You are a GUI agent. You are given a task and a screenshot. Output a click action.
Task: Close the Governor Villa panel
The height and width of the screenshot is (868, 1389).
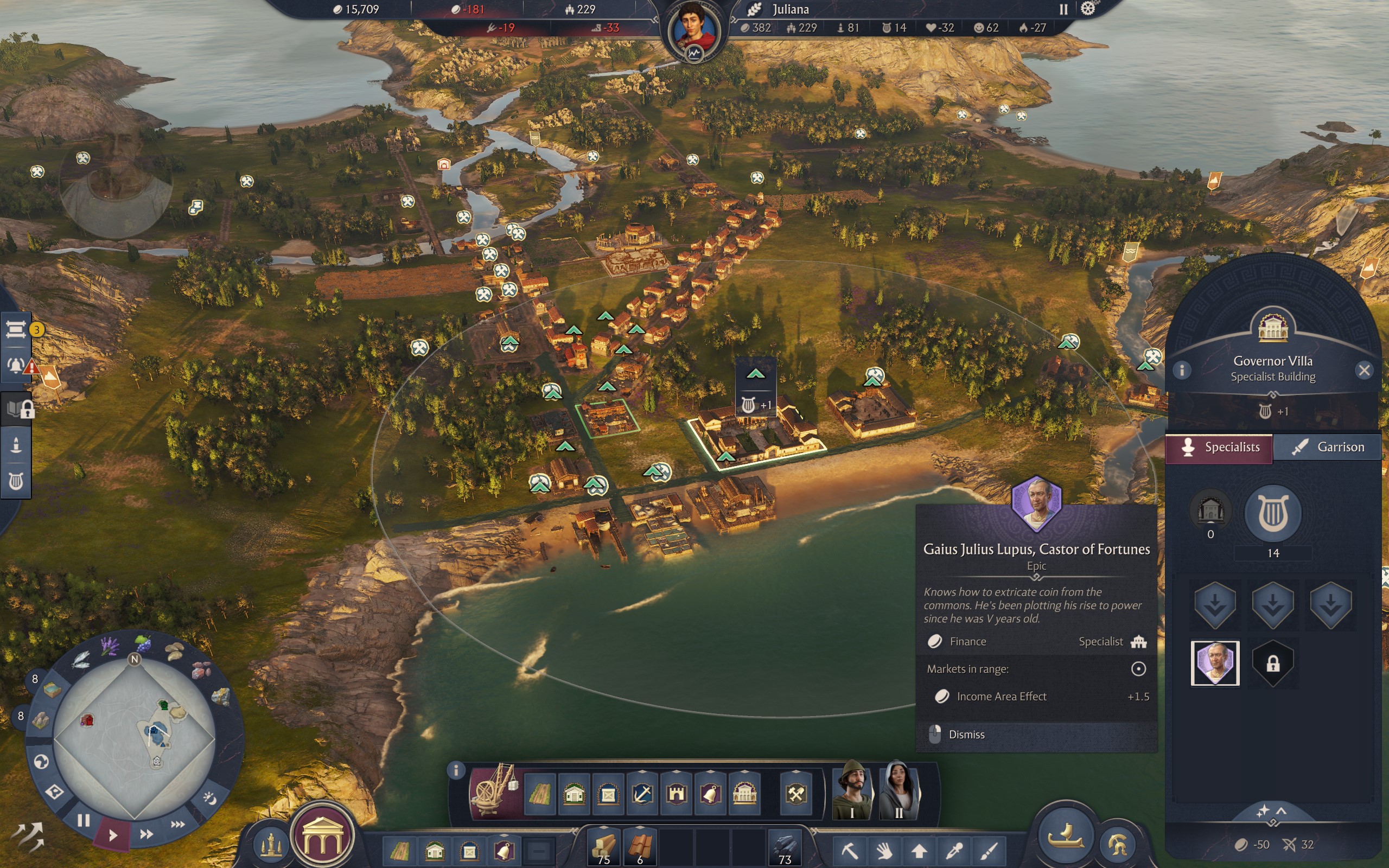(1363, 371)
